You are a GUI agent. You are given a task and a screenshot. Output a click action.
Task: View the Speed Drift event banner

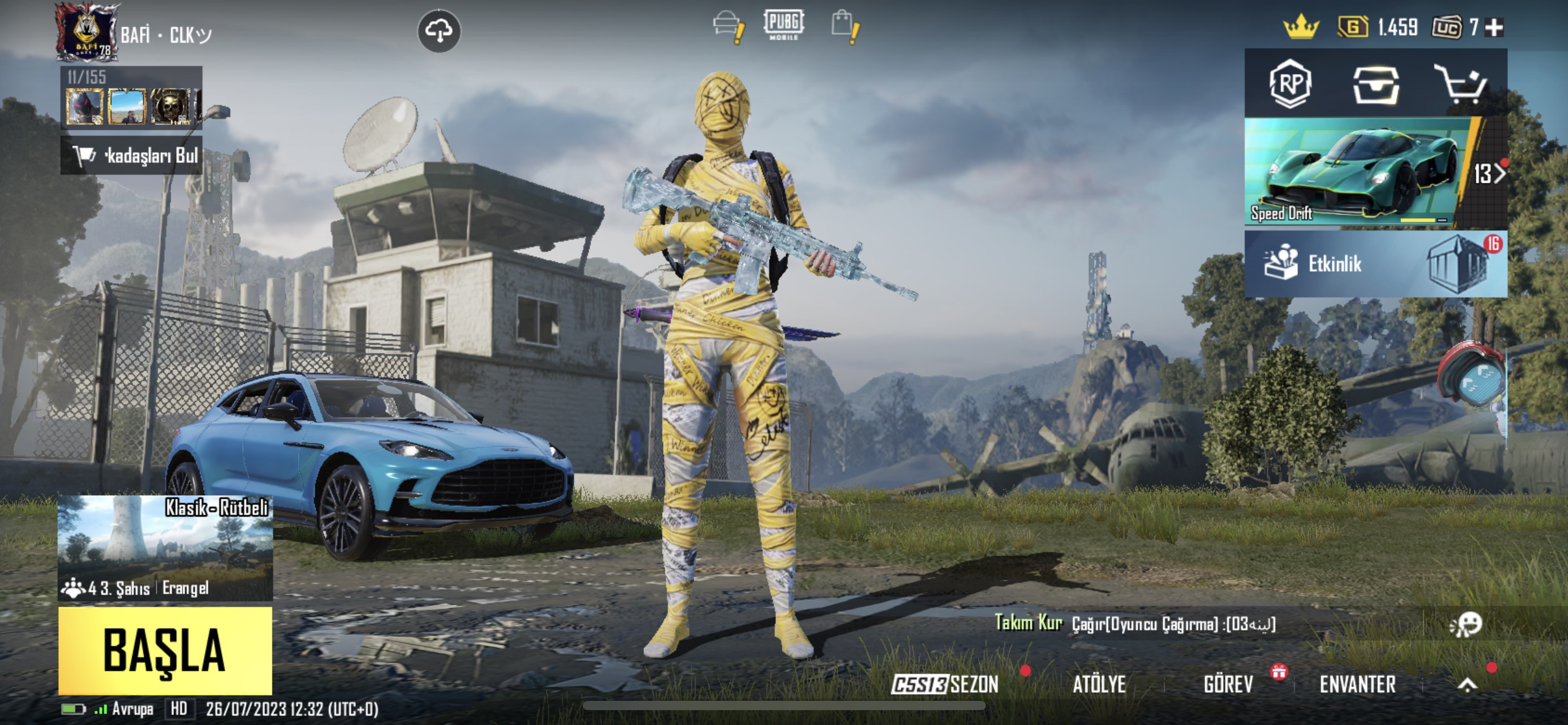point(1356,173)
